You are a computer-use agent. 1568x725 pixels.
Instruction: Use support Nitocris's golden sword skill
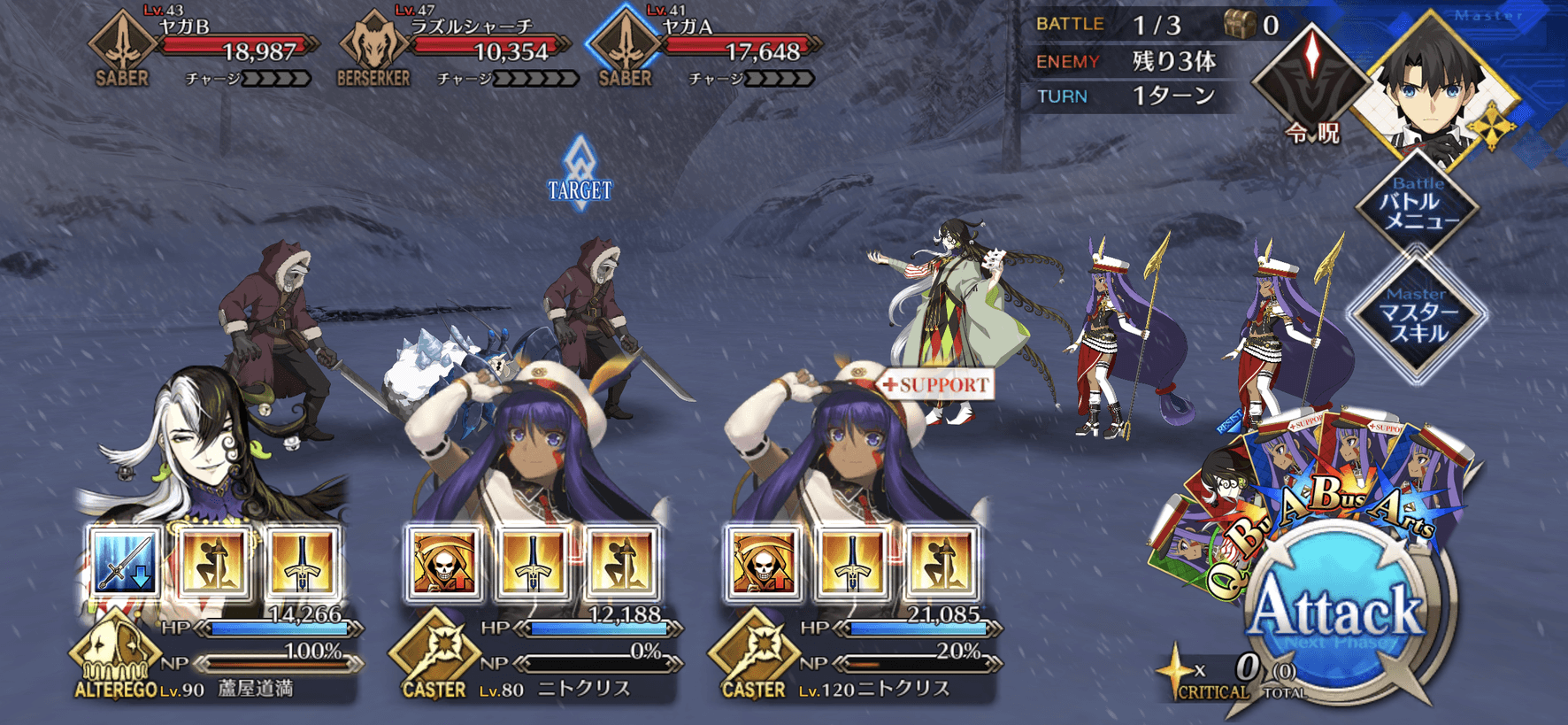click(x=851, y=563)
